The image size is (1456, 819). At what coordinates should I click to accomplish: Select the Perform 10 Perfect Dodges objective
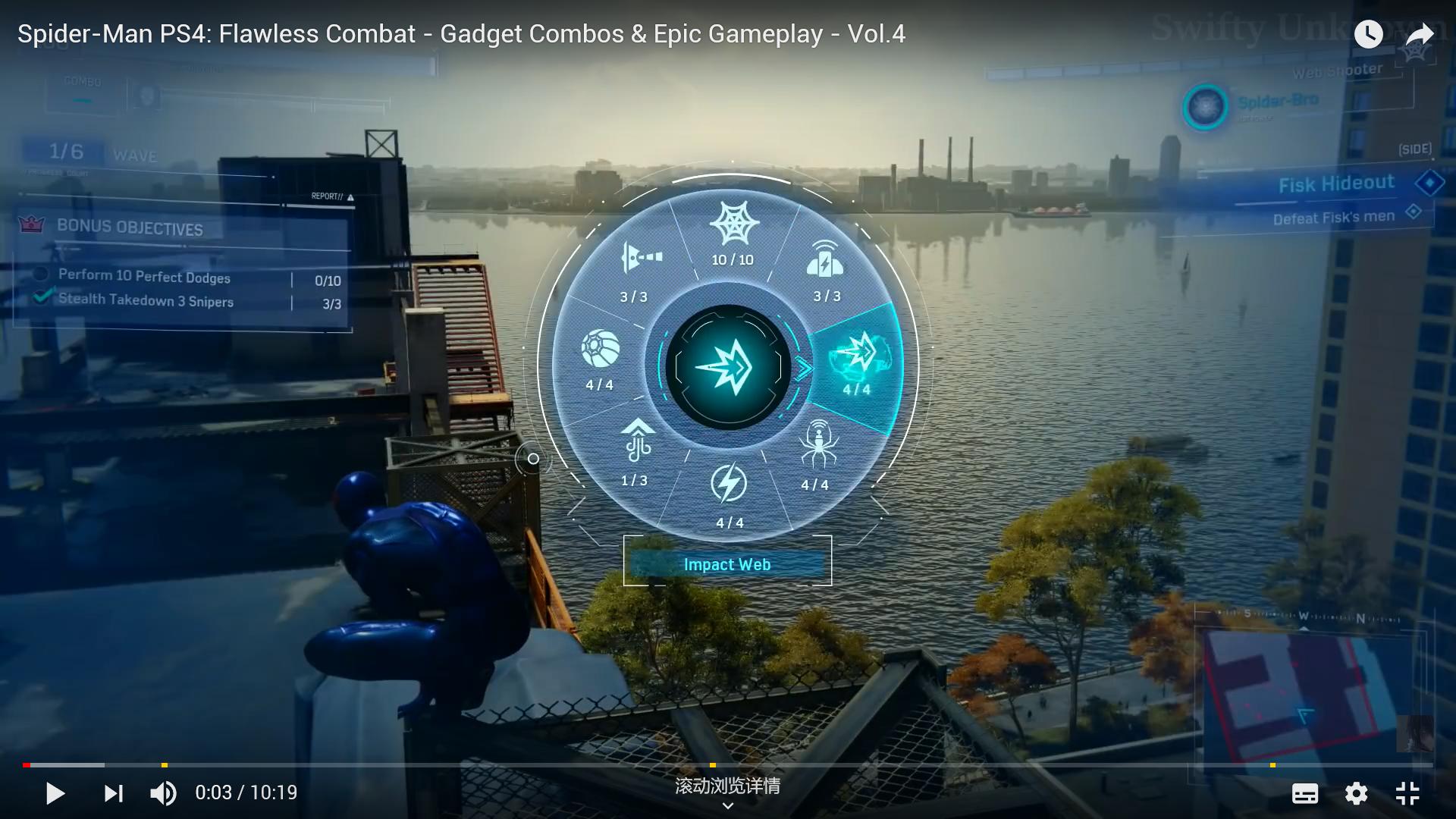[x=144, y=277]
